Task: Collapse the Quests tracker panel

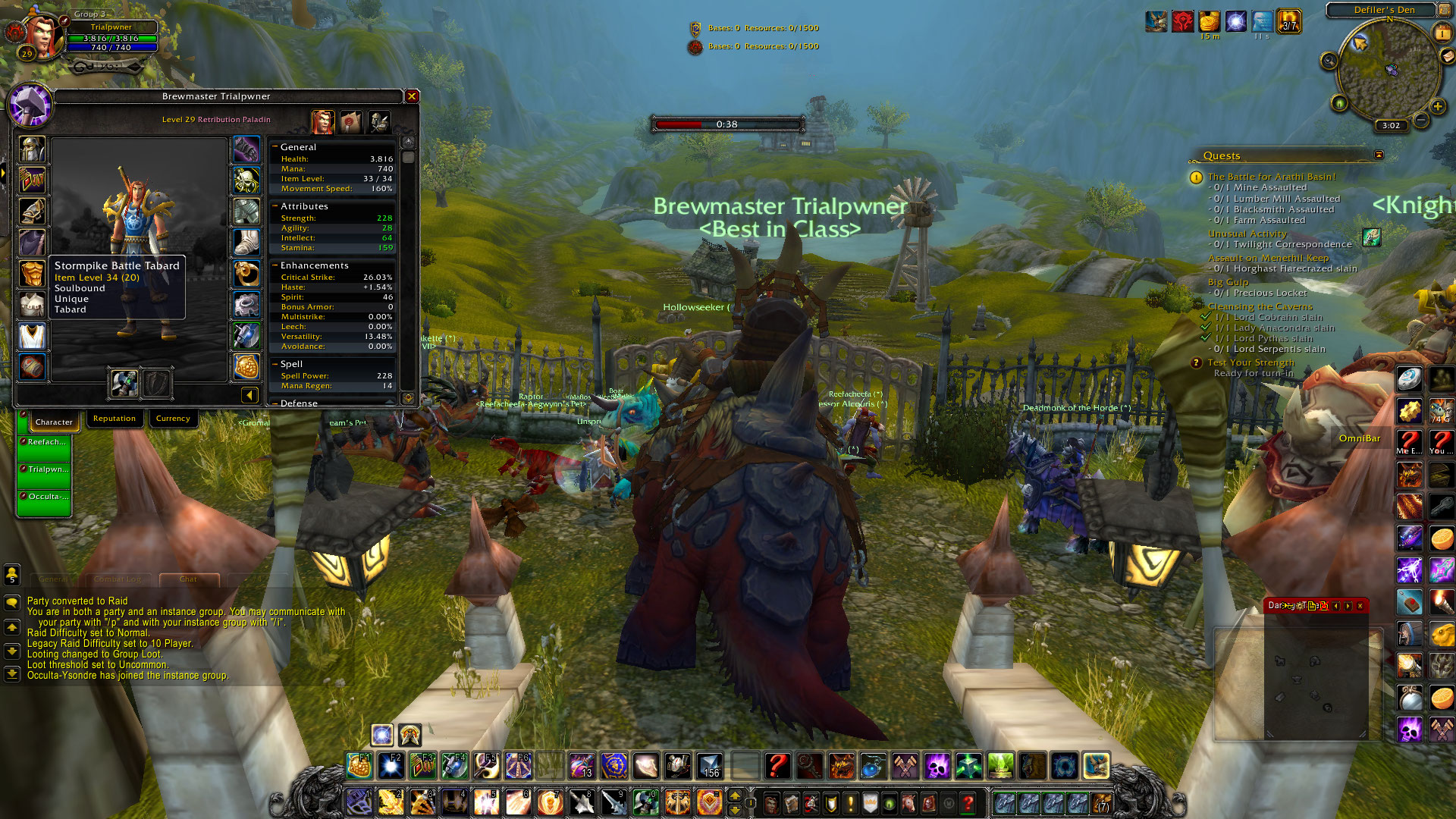Action: click(x=1379, y=155)
